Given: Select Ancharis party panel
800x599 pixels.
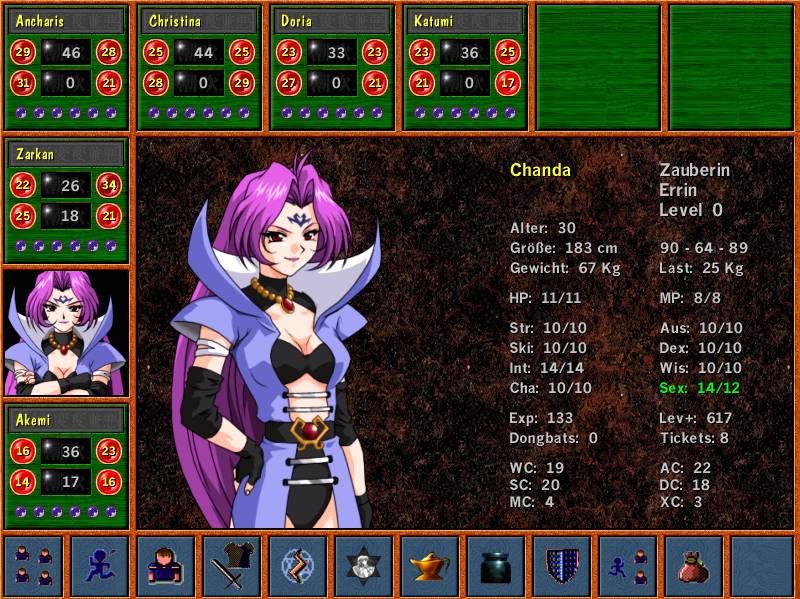Looking at the screenshot, I should tap(67, 67).
